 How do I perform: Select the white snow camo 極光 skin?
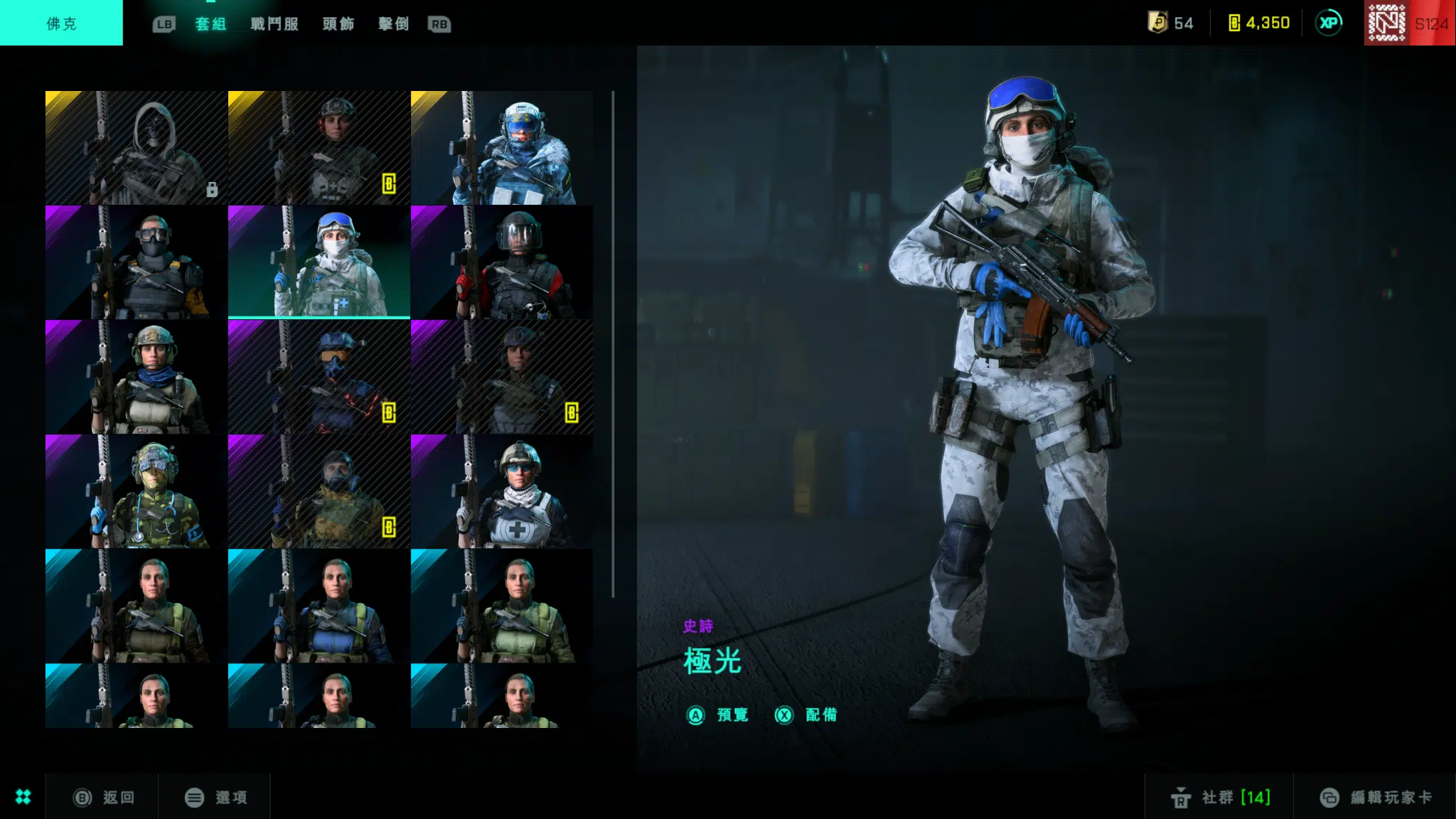pos(318,262)
